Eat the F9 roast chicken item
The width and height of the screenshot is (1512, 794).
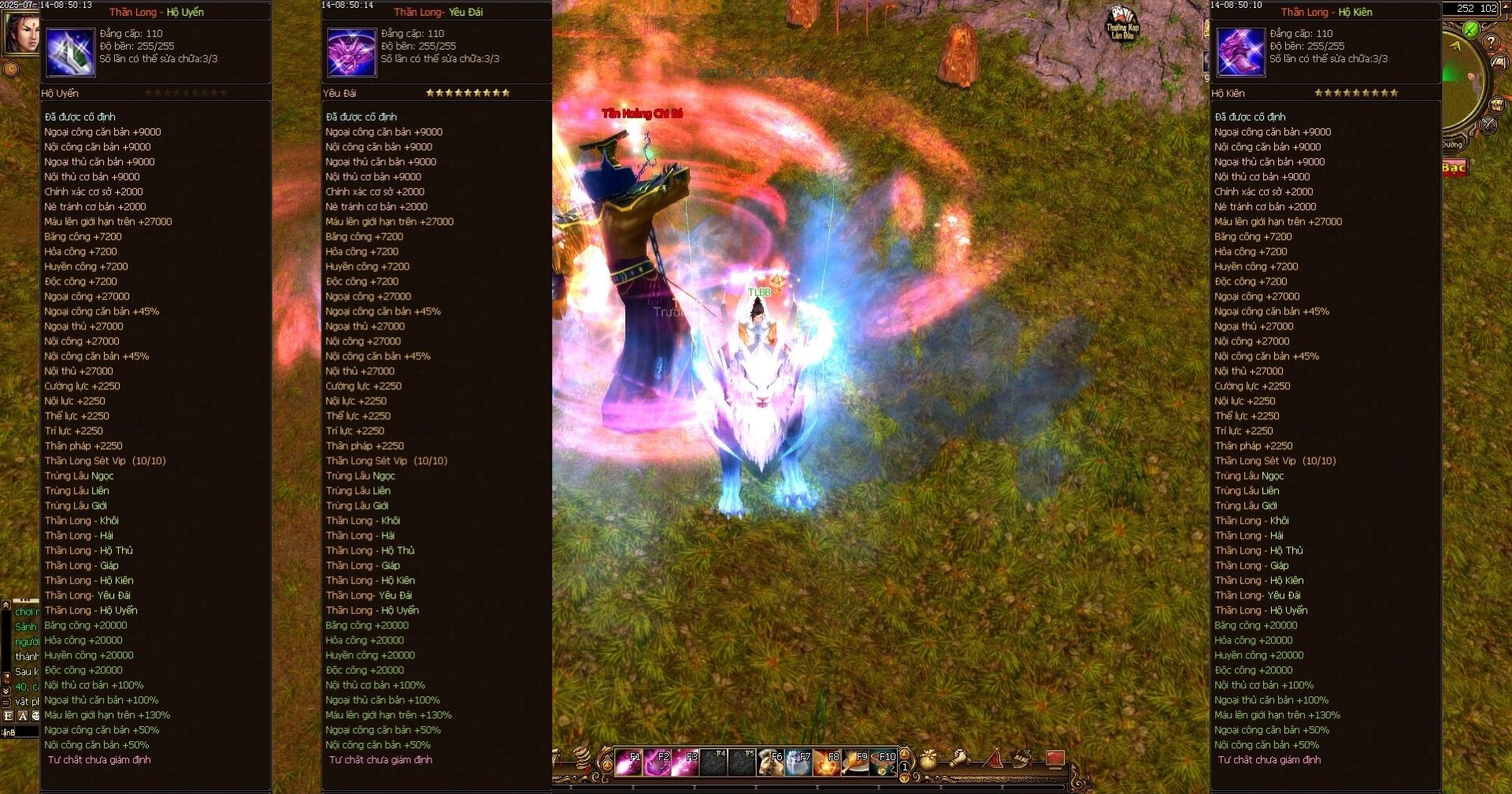pos(855,762)
